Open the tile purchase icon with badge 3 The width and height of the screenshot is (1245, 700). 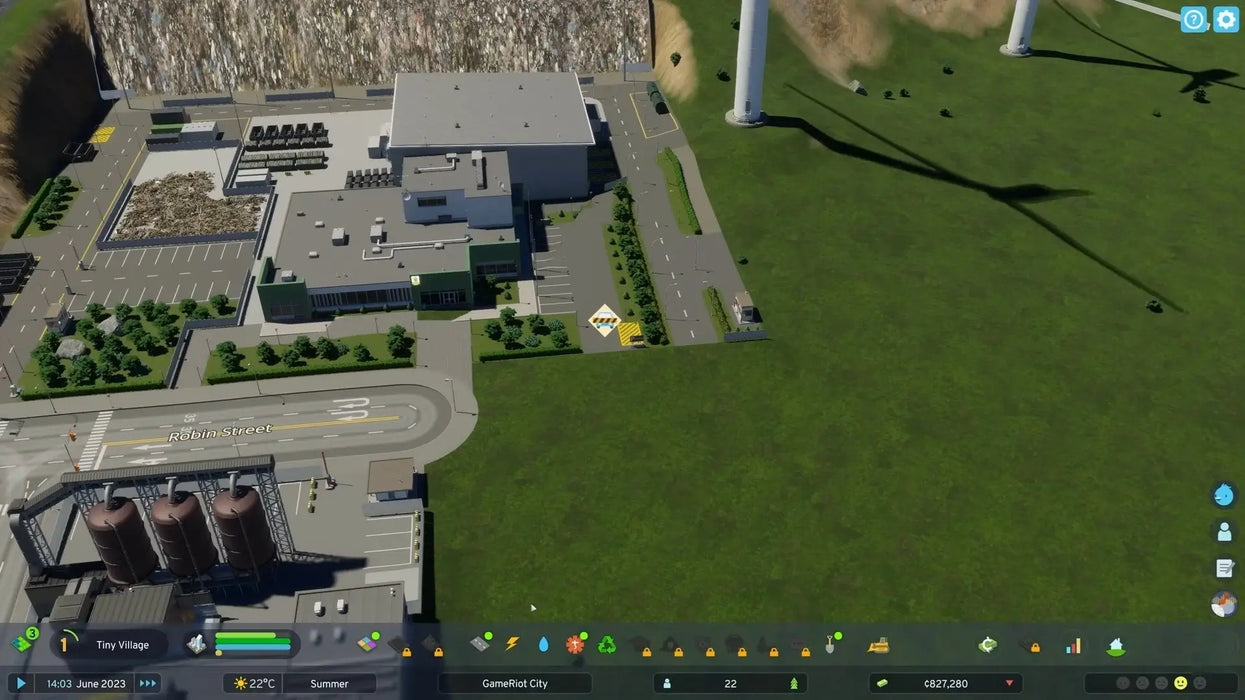(x=23, y=643)
